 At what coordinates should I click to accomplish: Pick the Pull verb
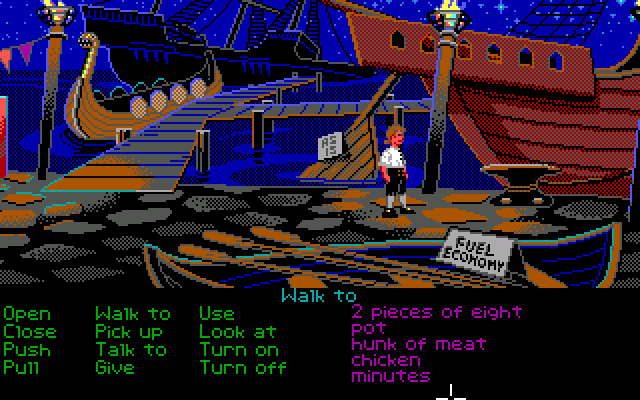[22, 367]
